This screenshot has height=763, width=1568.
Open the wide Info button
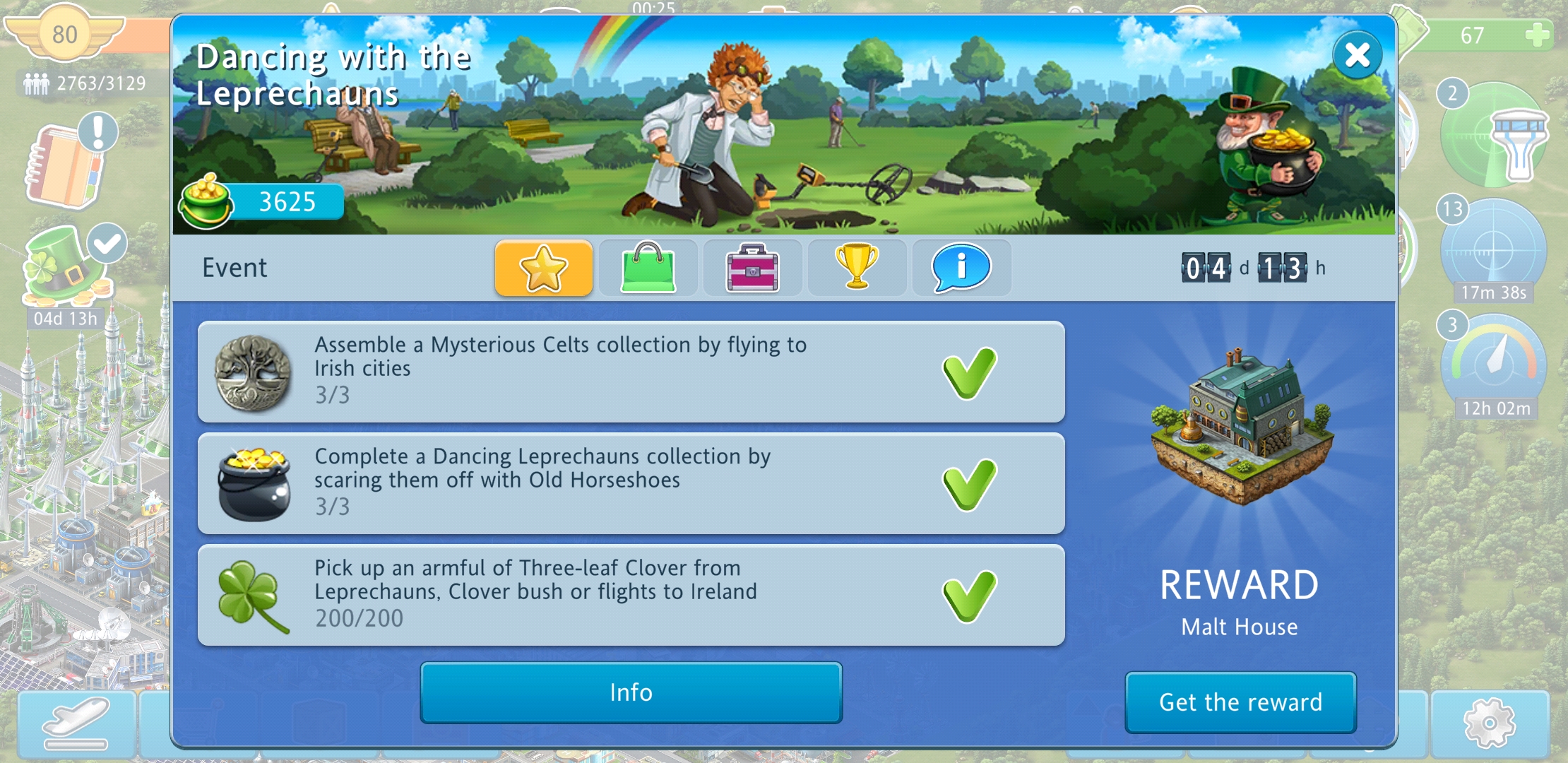(x=631, y=692)
